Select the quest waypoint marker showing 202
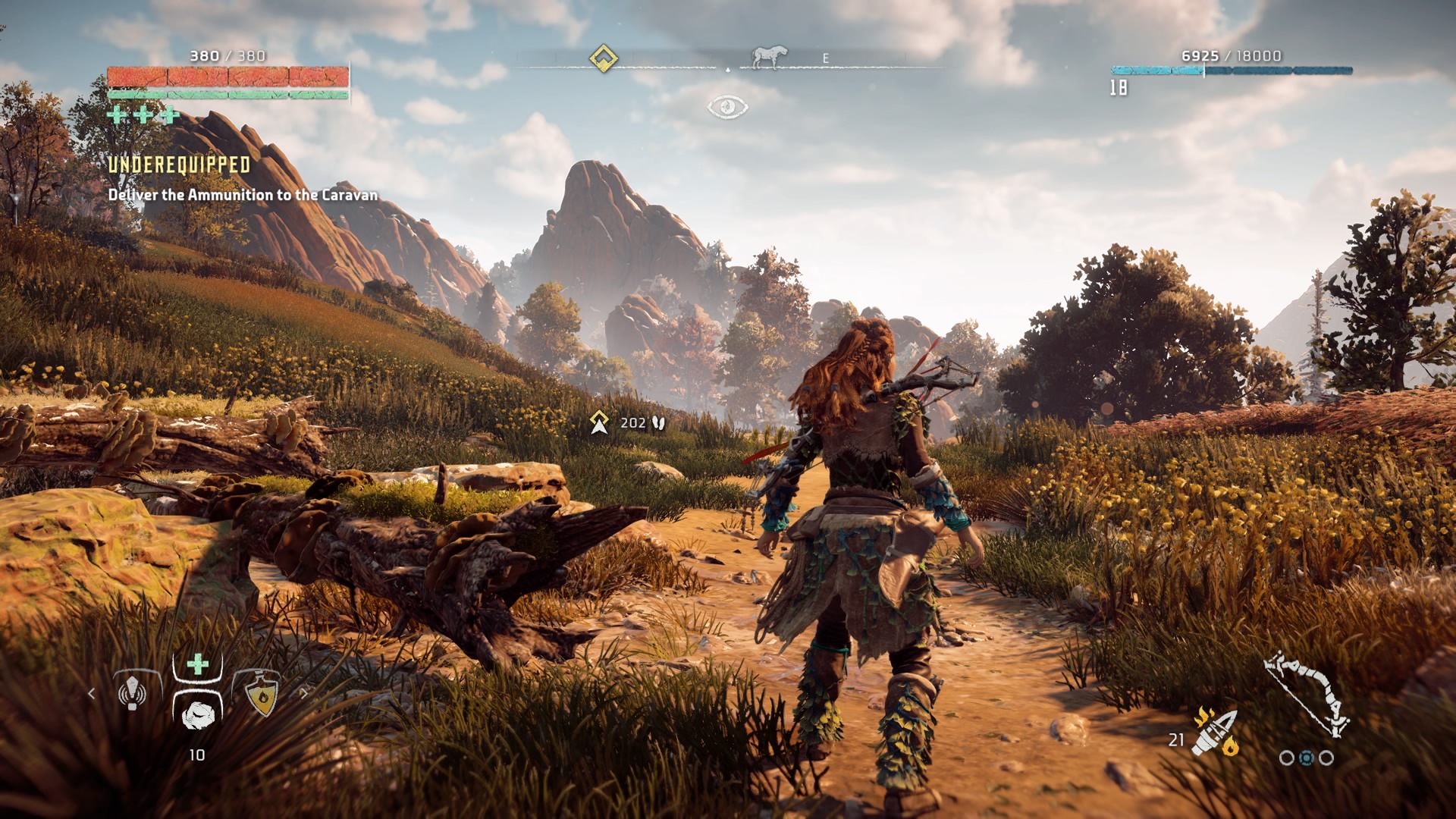The width and height of the screenshot is (1456, 819). (600, 422)
